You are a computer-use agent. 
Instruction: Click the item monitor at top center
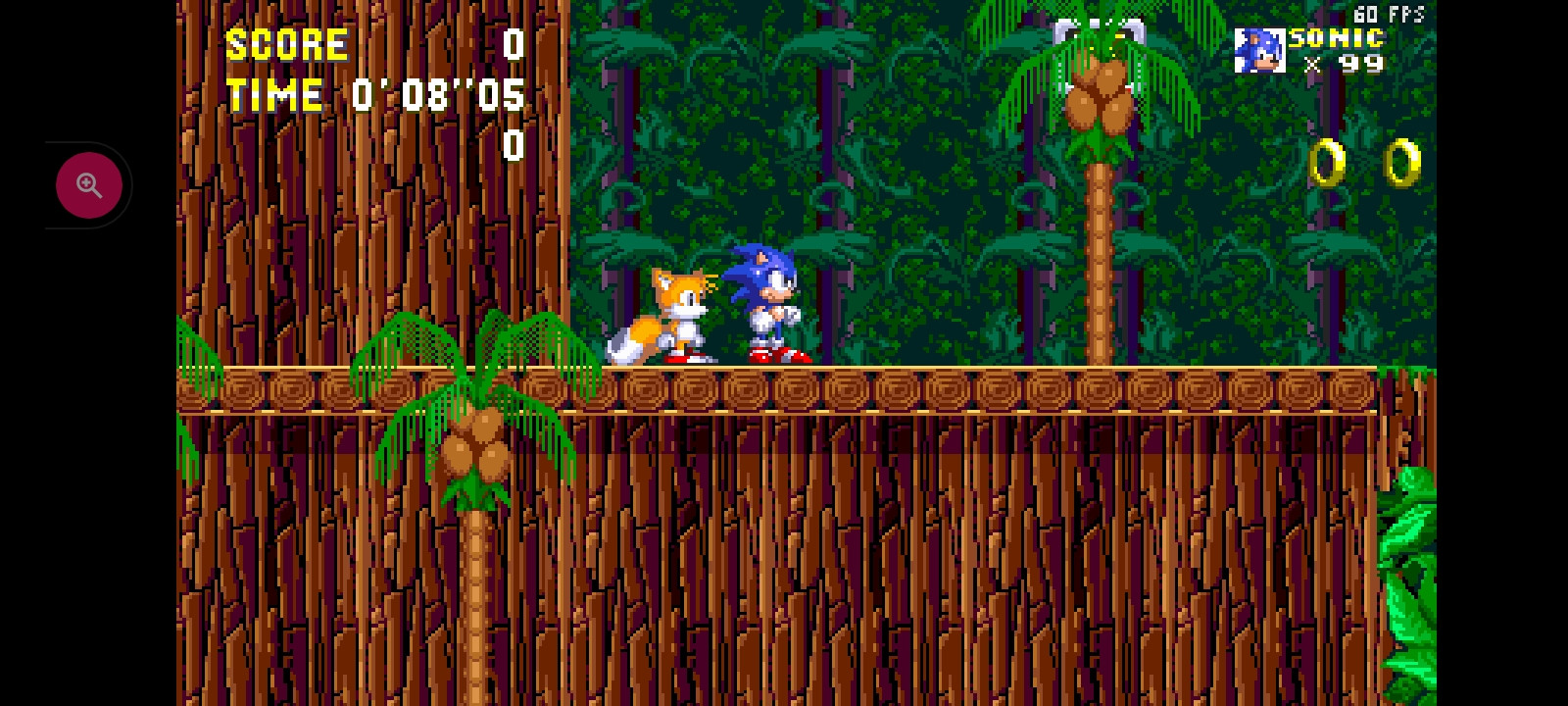coord(1099,29)
